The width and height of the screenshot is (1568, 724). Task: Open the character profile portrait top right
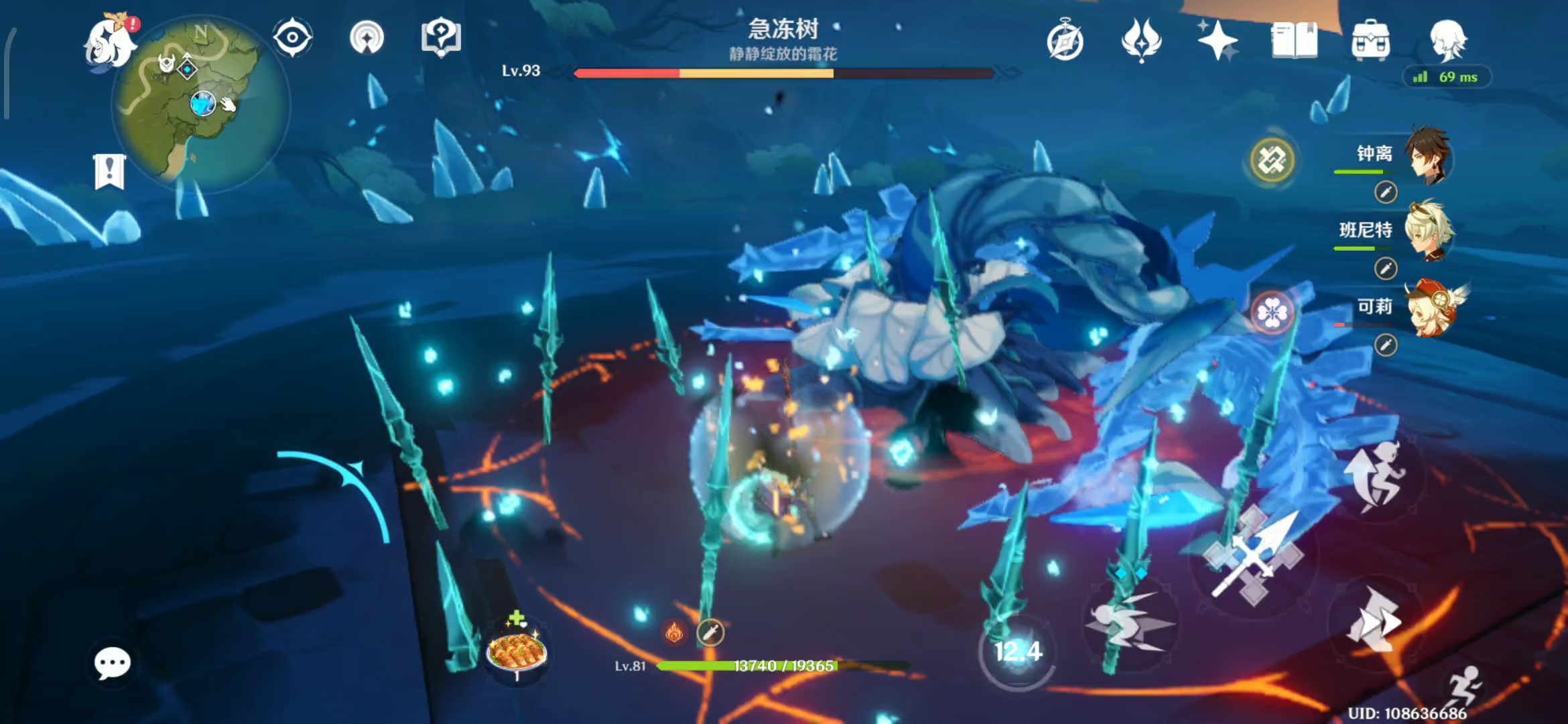point(1447,42)
